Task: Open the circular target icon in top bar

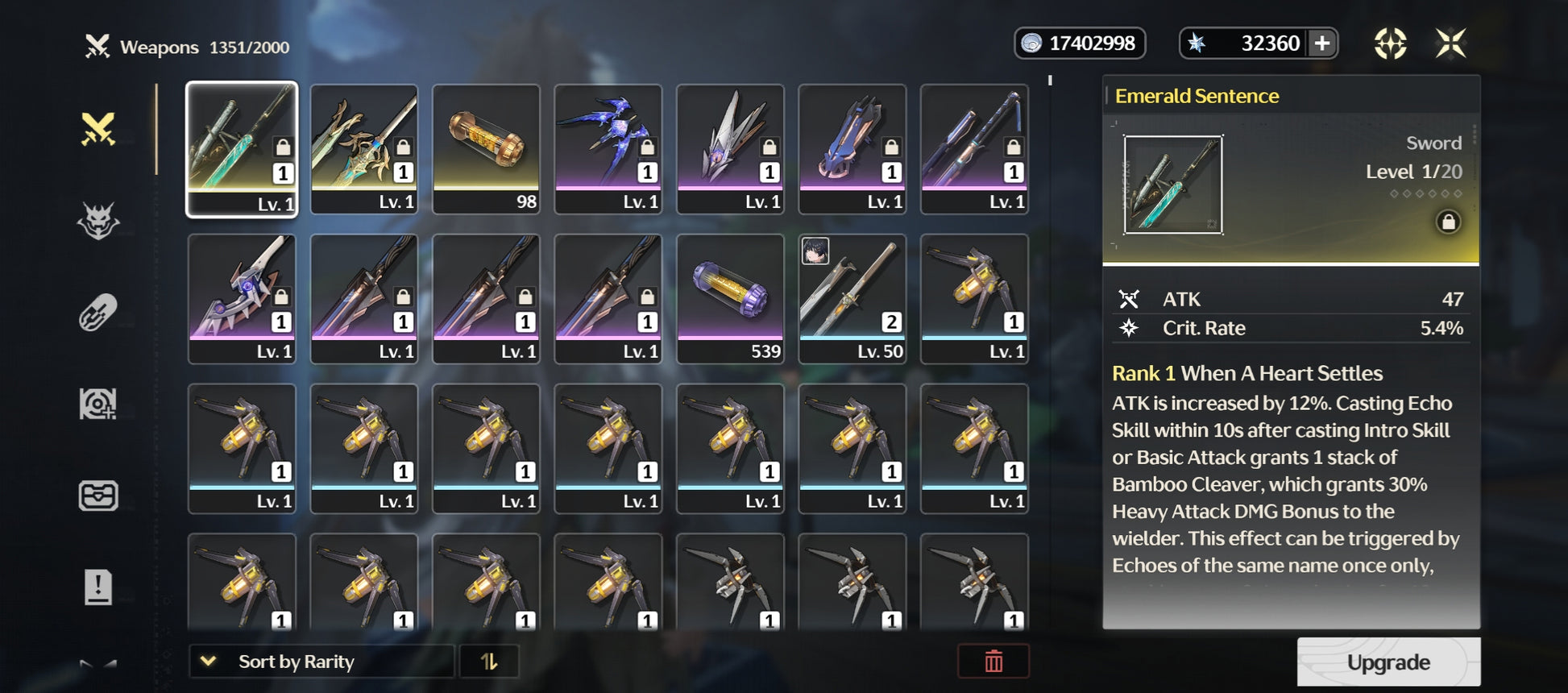Action: [1390, 44]
